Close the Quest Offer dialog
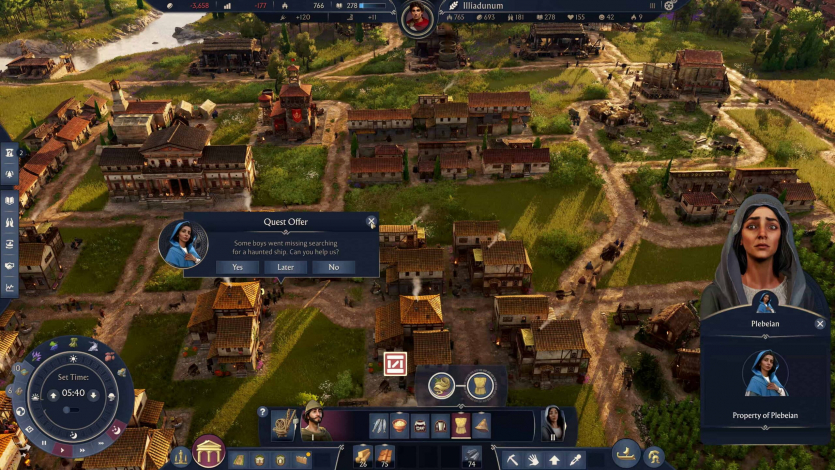 tap(371, 222)
